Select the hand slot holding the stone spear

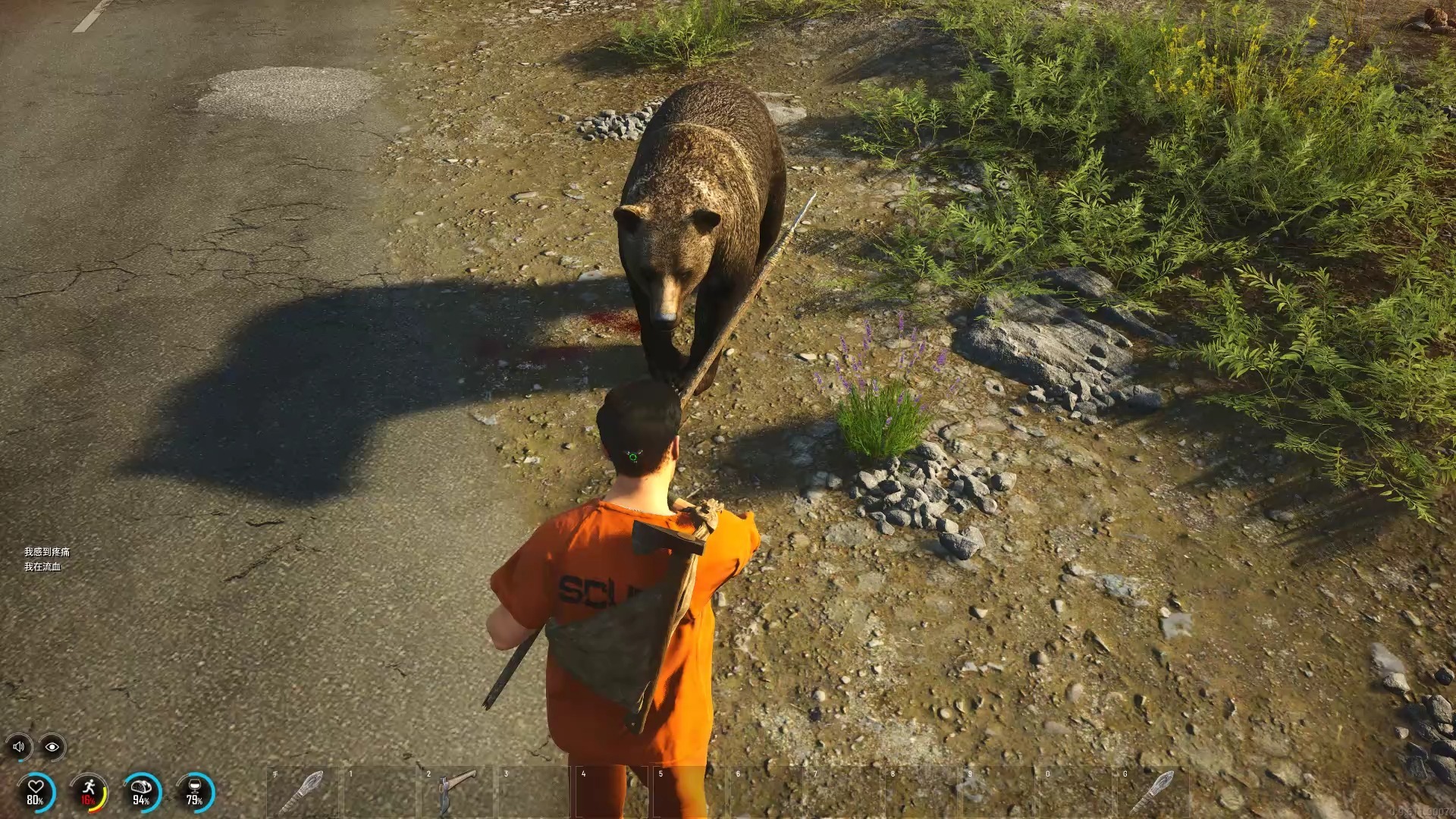pos(303,792)
